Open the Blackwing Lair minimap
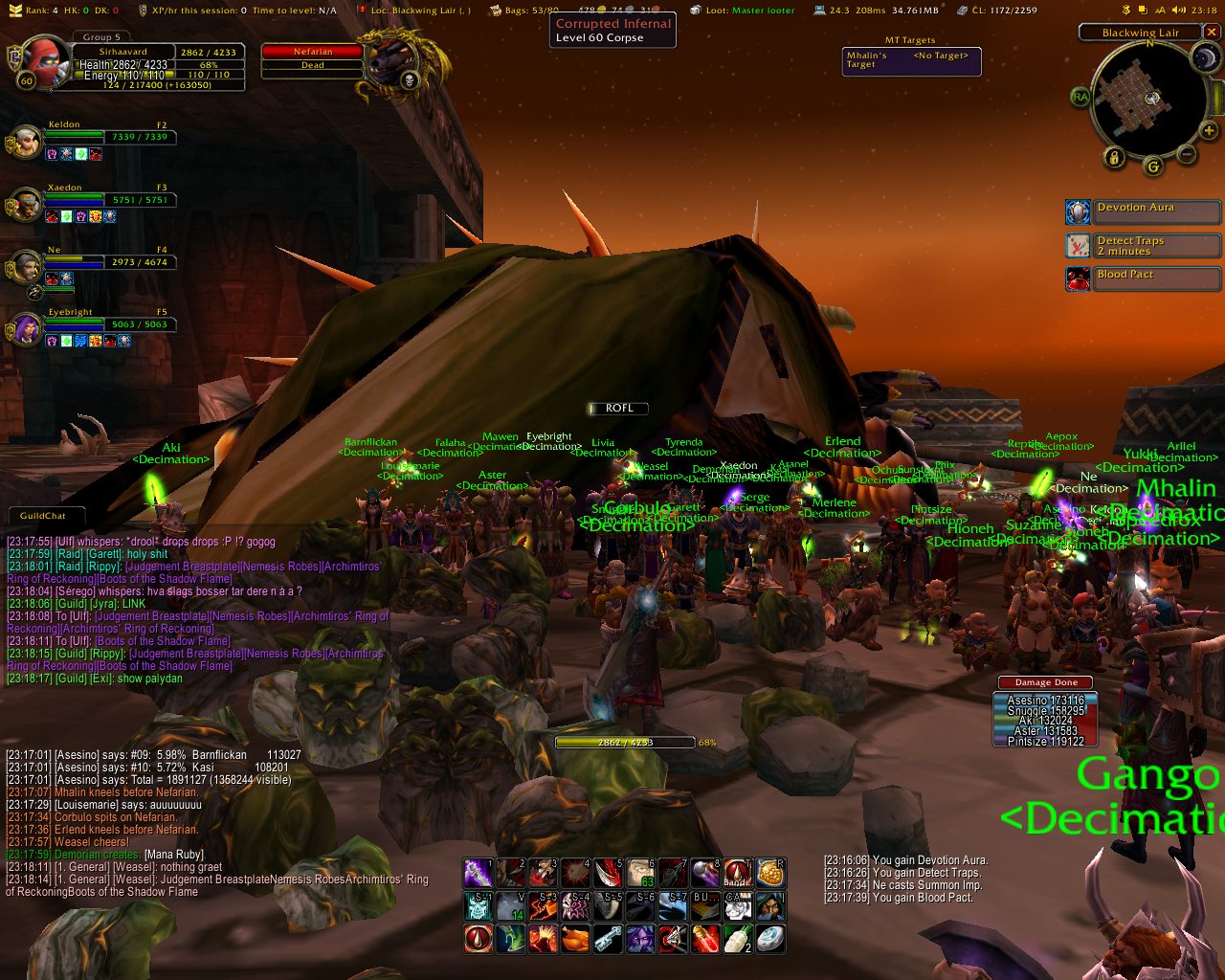 [x=1149, y=98]
